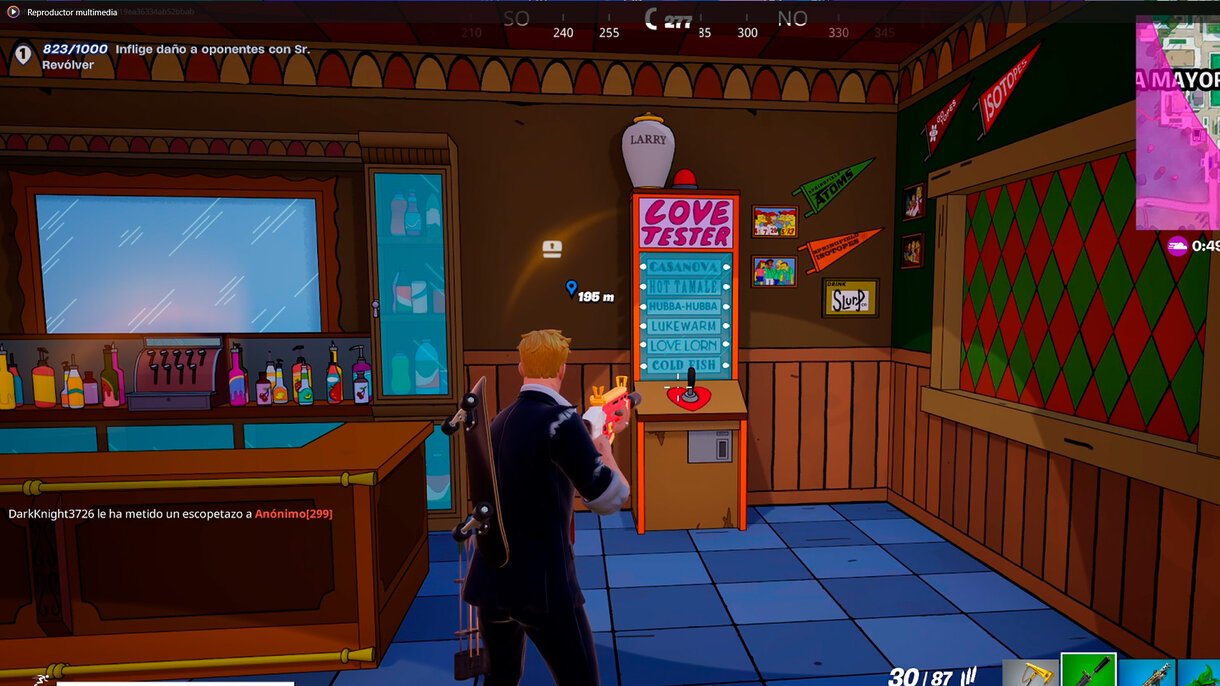Select the golden pickaxe slot
1220x686 pixels.
tap(1030, 673)
